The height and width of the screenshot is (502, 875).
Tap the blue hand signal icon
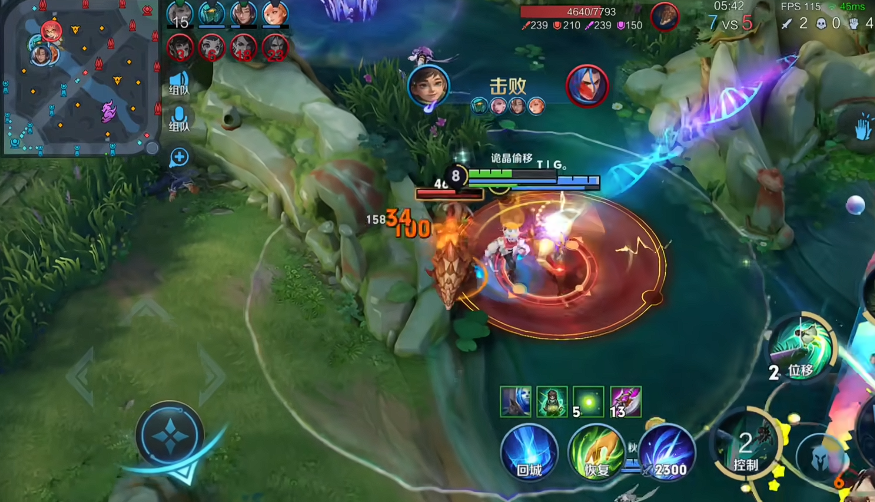coord(863,125)
